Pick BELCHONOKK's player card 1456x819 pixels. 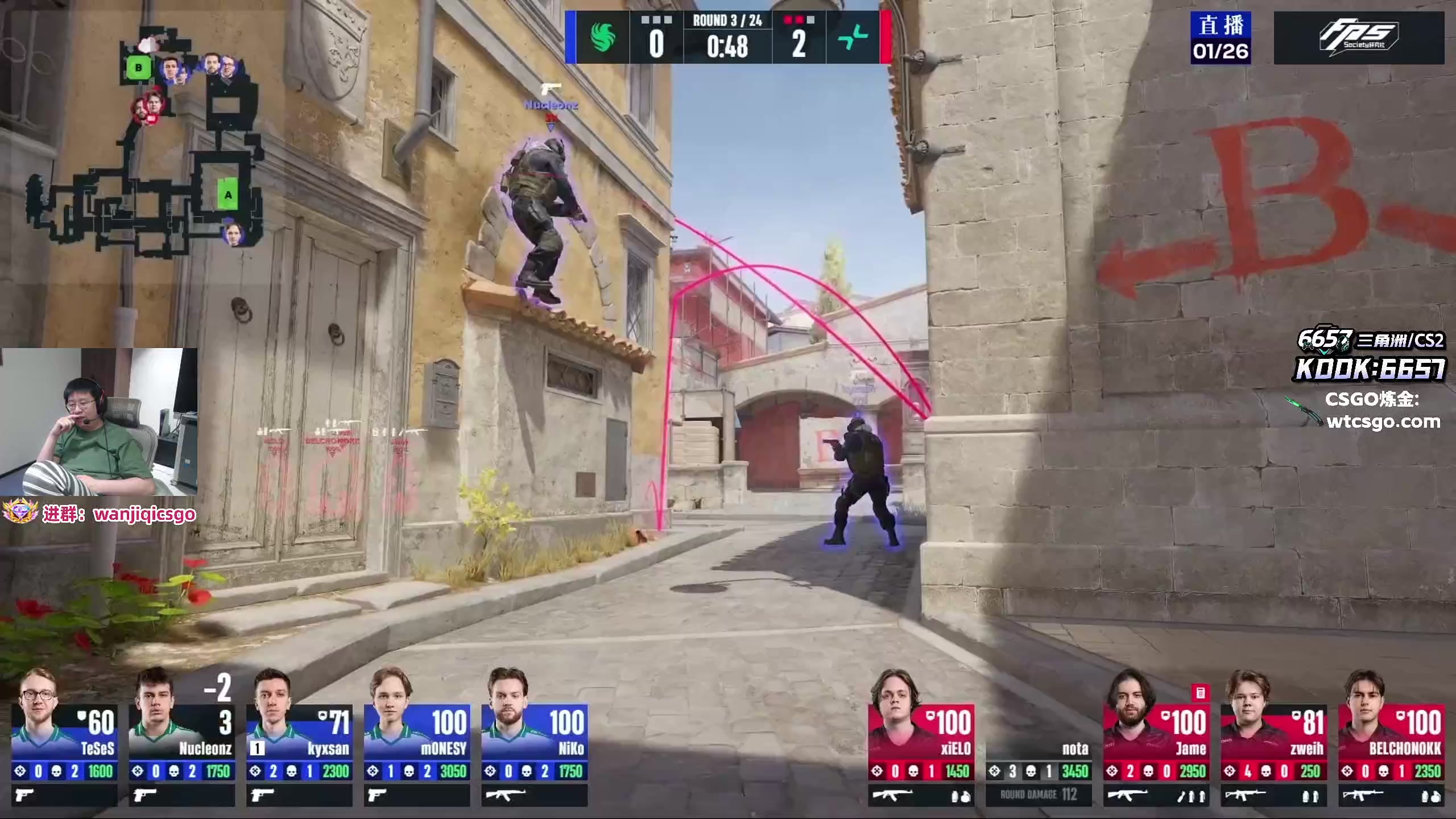1391,739
